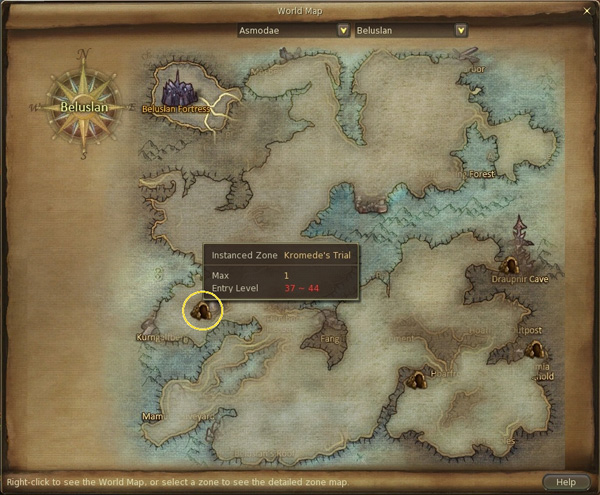The height and width of the screenshot is (495, 600).
Task: Select the Draupnir Cave instance icon
Action: [x=510, y=265]
